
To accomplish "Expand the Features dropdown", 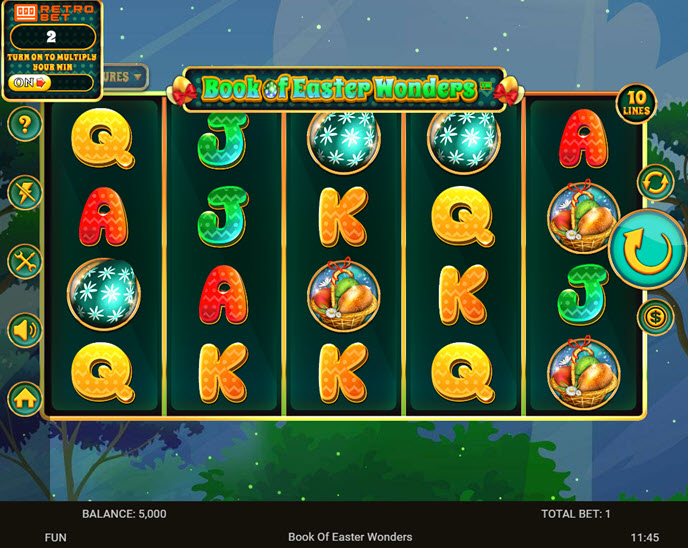I will tap(125, 76).
